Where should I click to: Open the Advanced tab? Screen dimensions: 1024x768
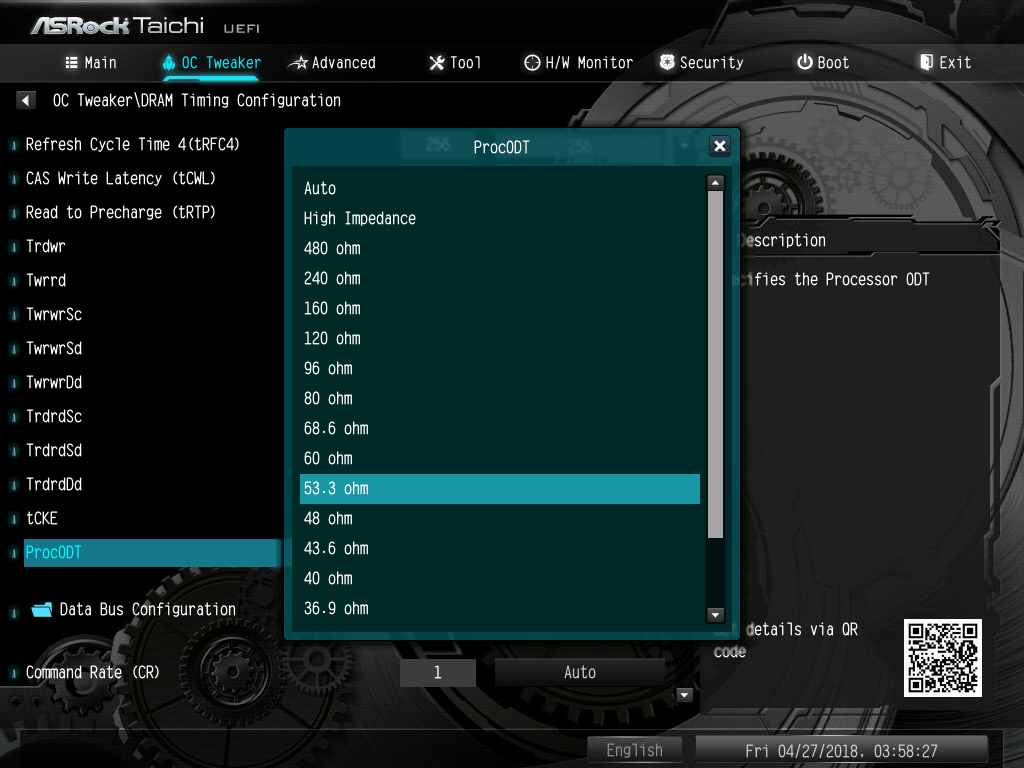(x=332, y=63)
